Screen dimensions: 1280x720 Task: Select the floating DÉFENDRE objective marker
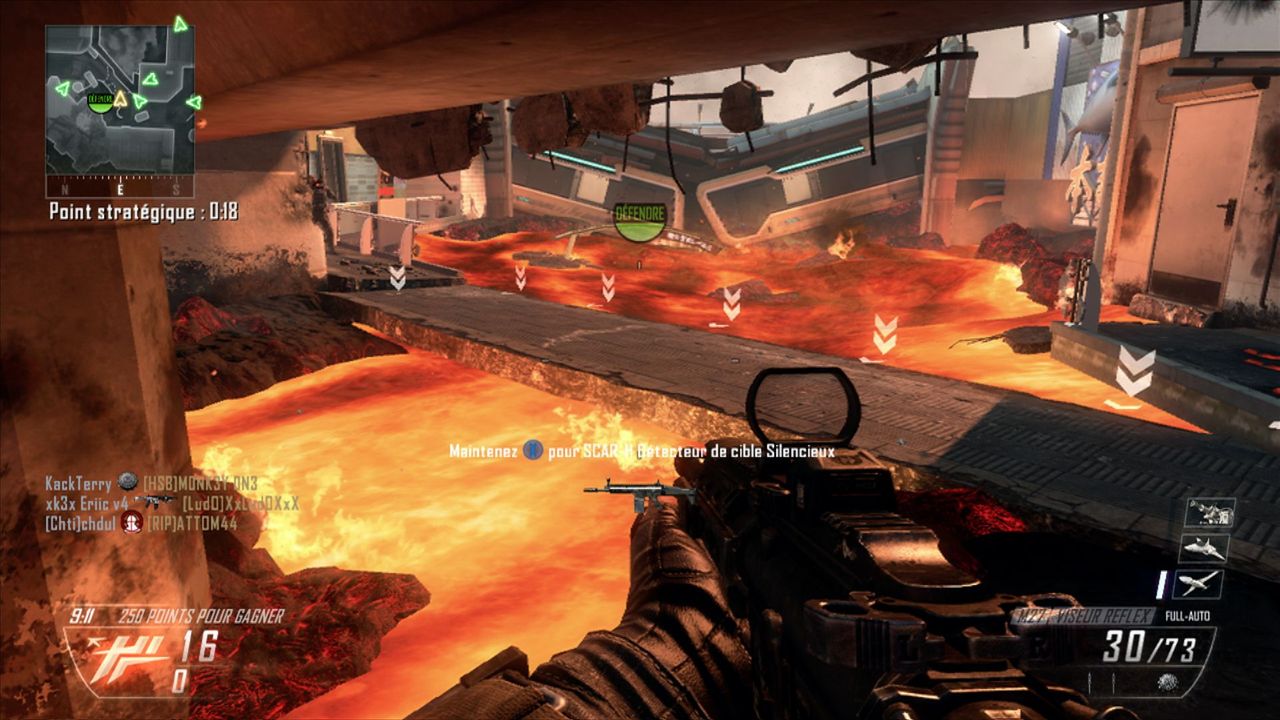click(639, 220)
